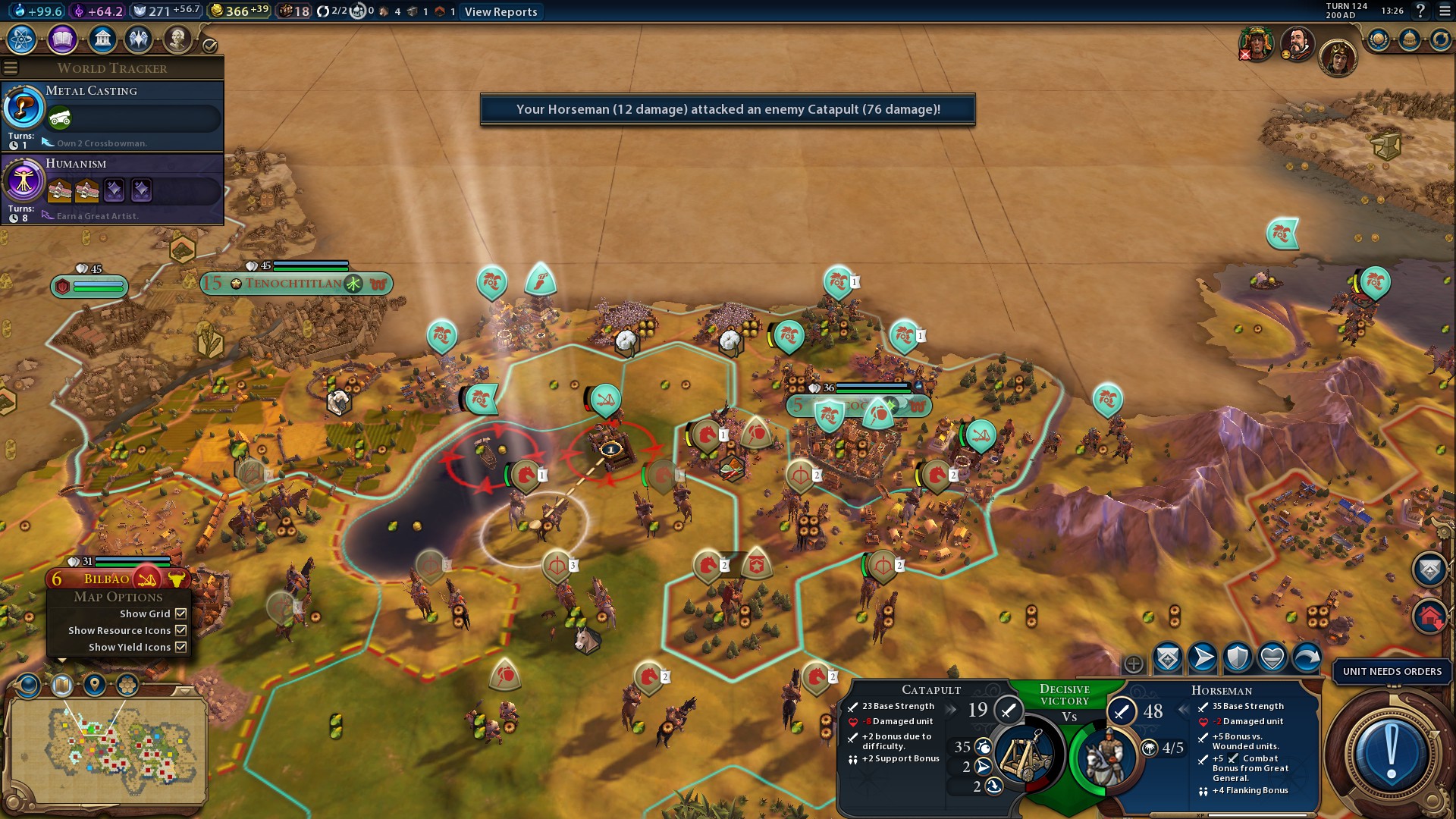Image resolution: width=1456 pixels, height=819 pixels.
Task: Open the World Tracker hamburger menu
Action: pos(11,68)
